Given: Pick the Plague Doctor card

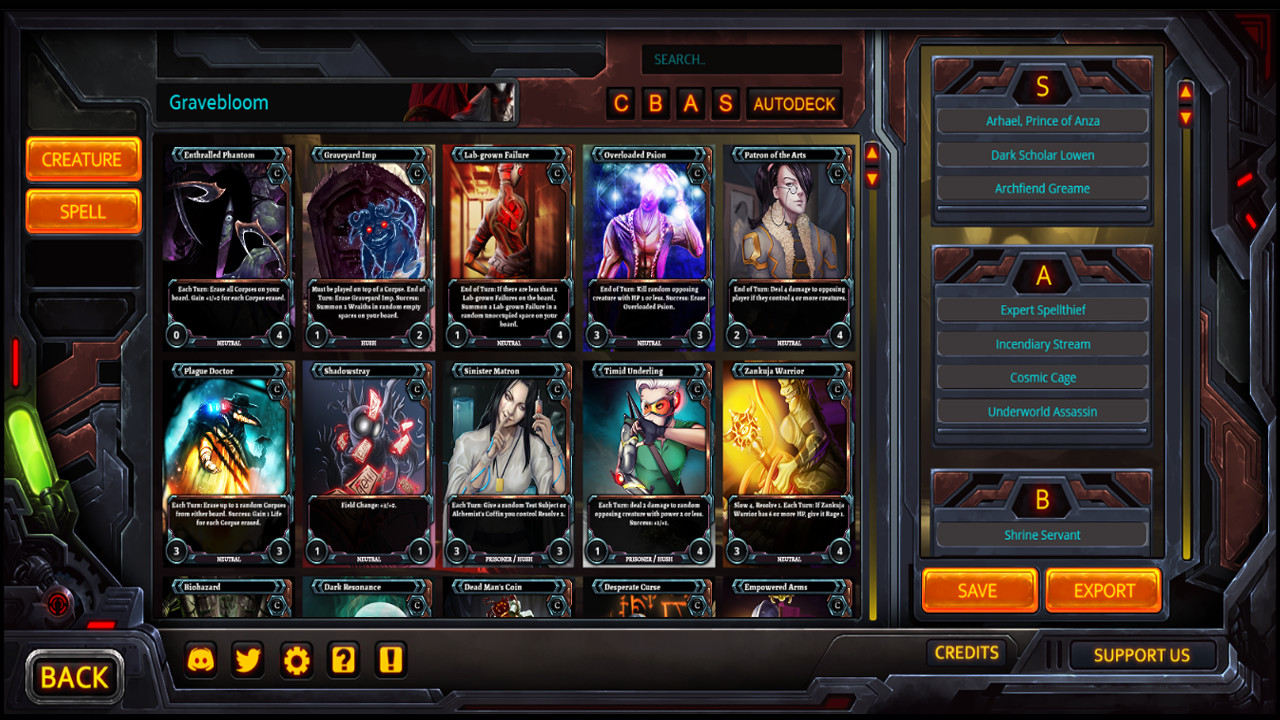Looking at the screenshot, I should (229, 464).
